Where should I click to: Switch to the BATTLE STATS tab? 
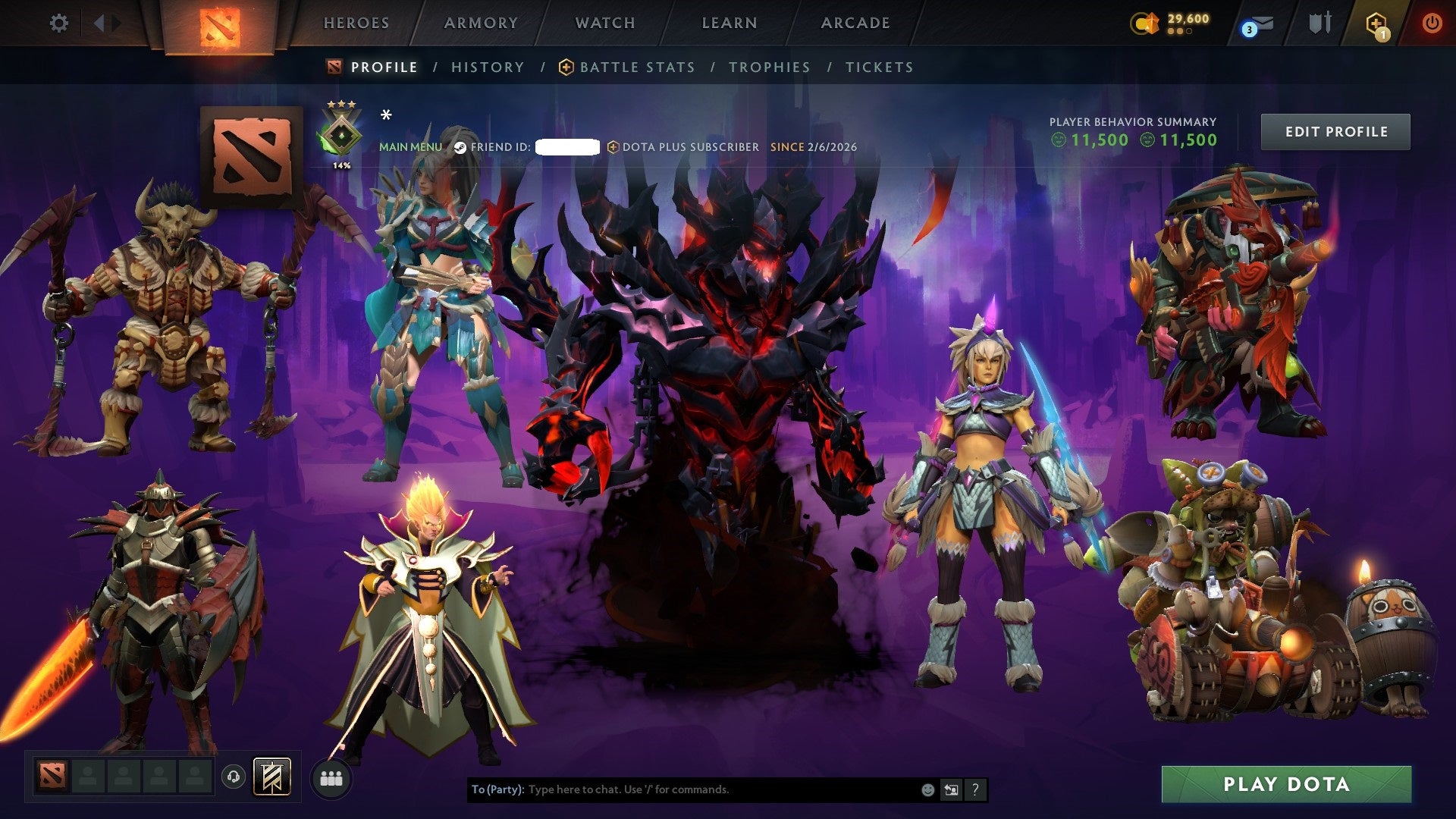635,67
